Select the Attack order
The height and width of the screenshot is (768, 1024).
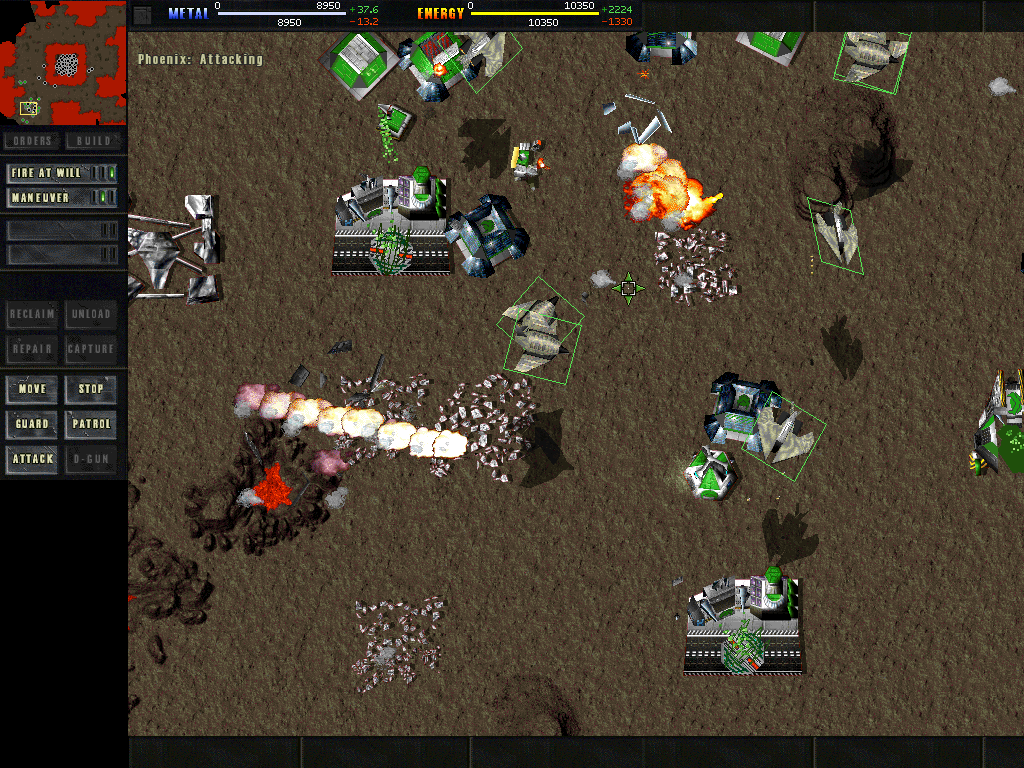(32, 459)
